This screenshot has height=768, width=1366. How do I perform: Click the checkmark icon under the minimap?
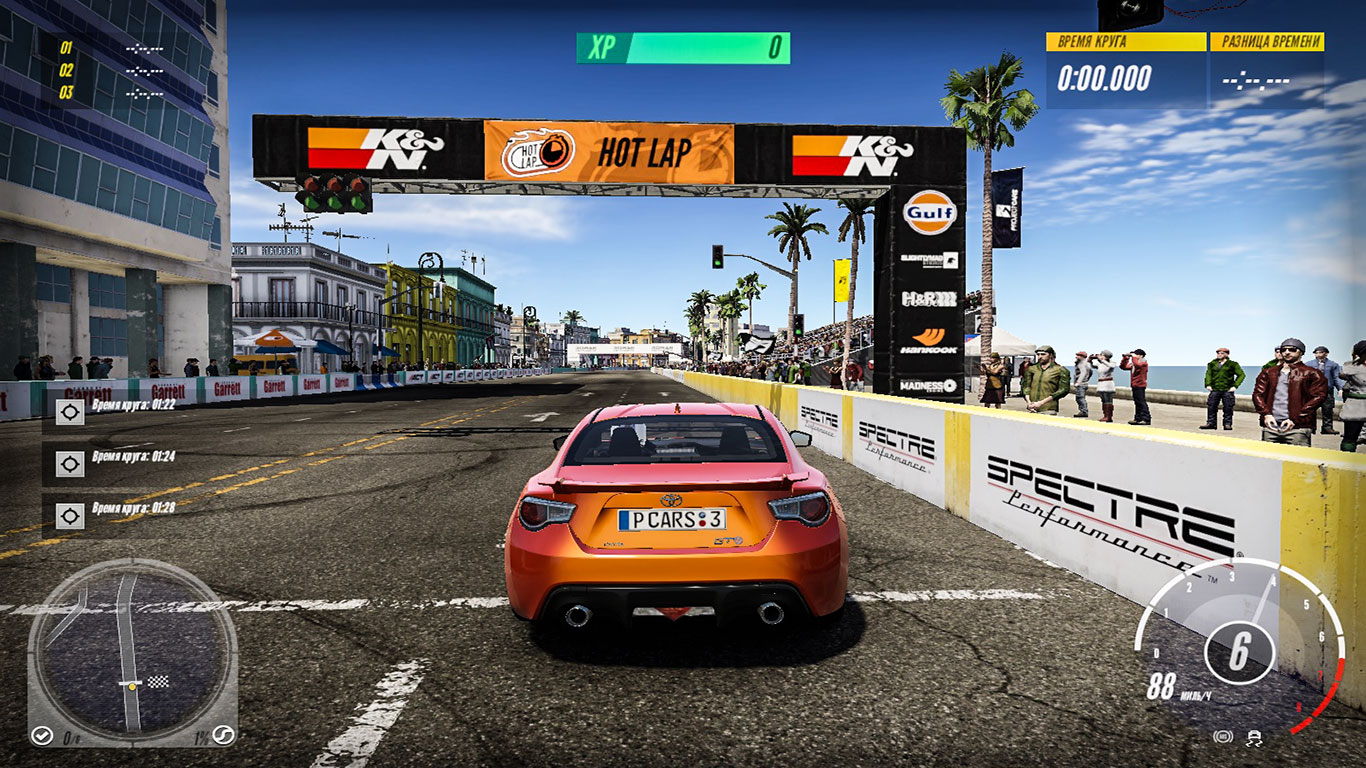click(x=42, y=735)
